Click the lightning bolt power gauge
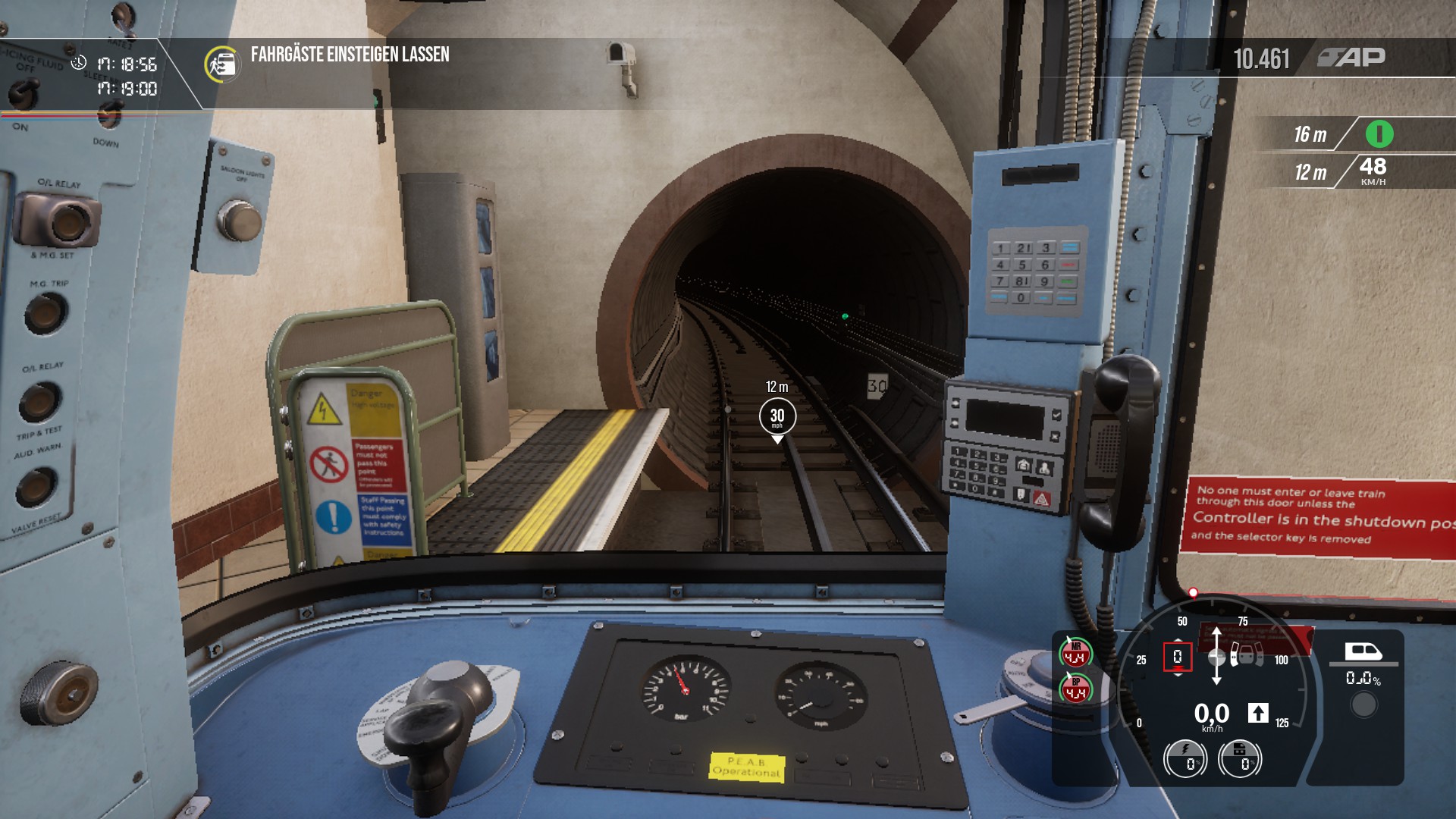Screen dimensions: 1456x819 pyautogui.click(x=1185, y=758)
